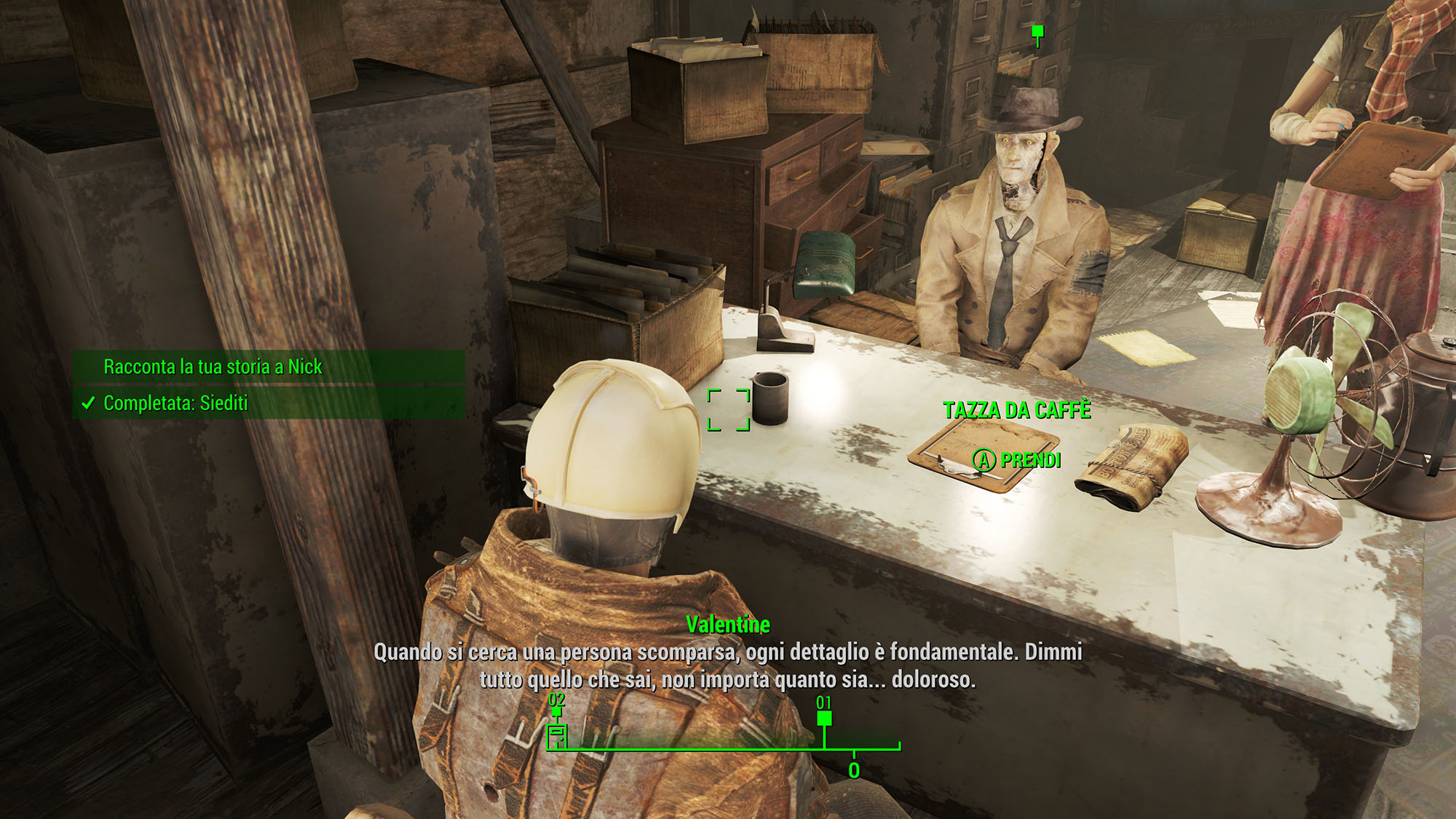Select the square compass marker labeled 01
The image size is (1456, 819).
click(x=824, y=719)
